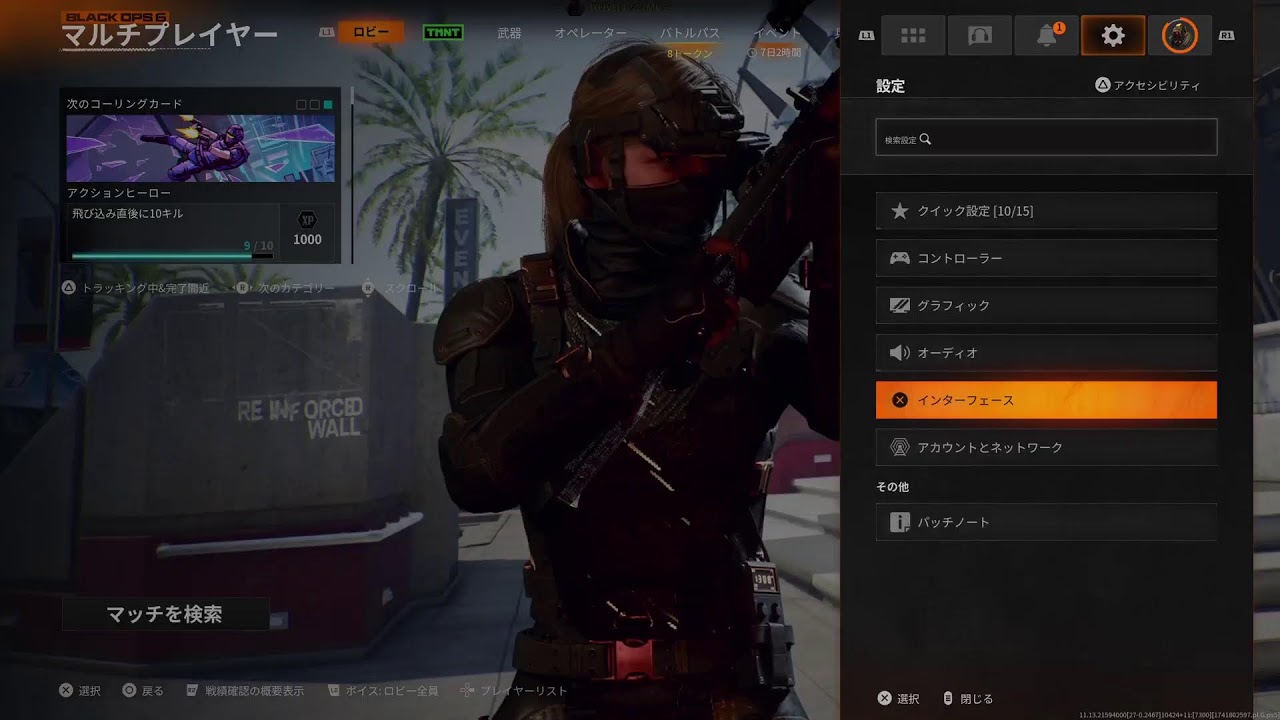Select the コントローラー settings entry
The height and width of the screenshot is (720, 1280).
[x=1046, y=258]
